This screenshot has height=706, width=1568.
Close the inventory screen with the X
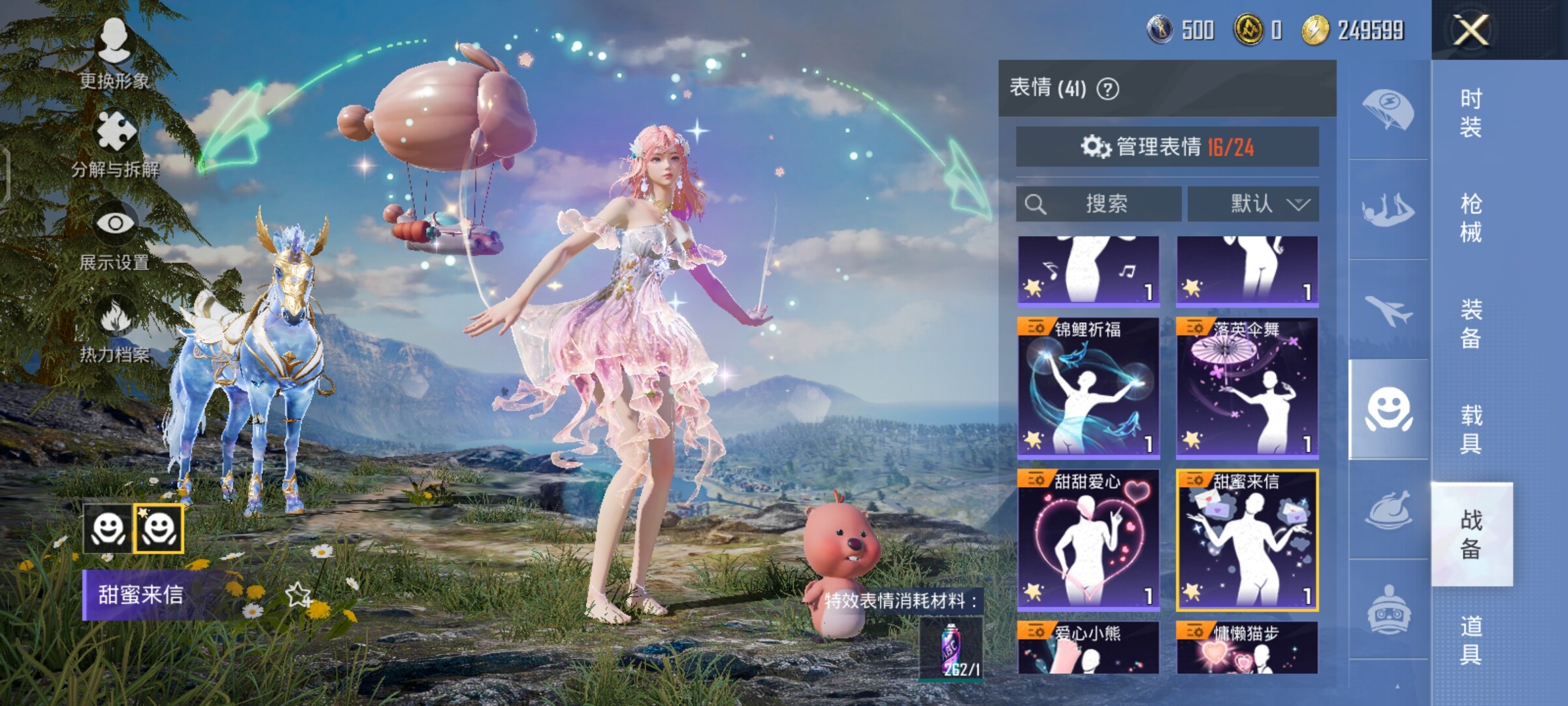coord(1471,29)
